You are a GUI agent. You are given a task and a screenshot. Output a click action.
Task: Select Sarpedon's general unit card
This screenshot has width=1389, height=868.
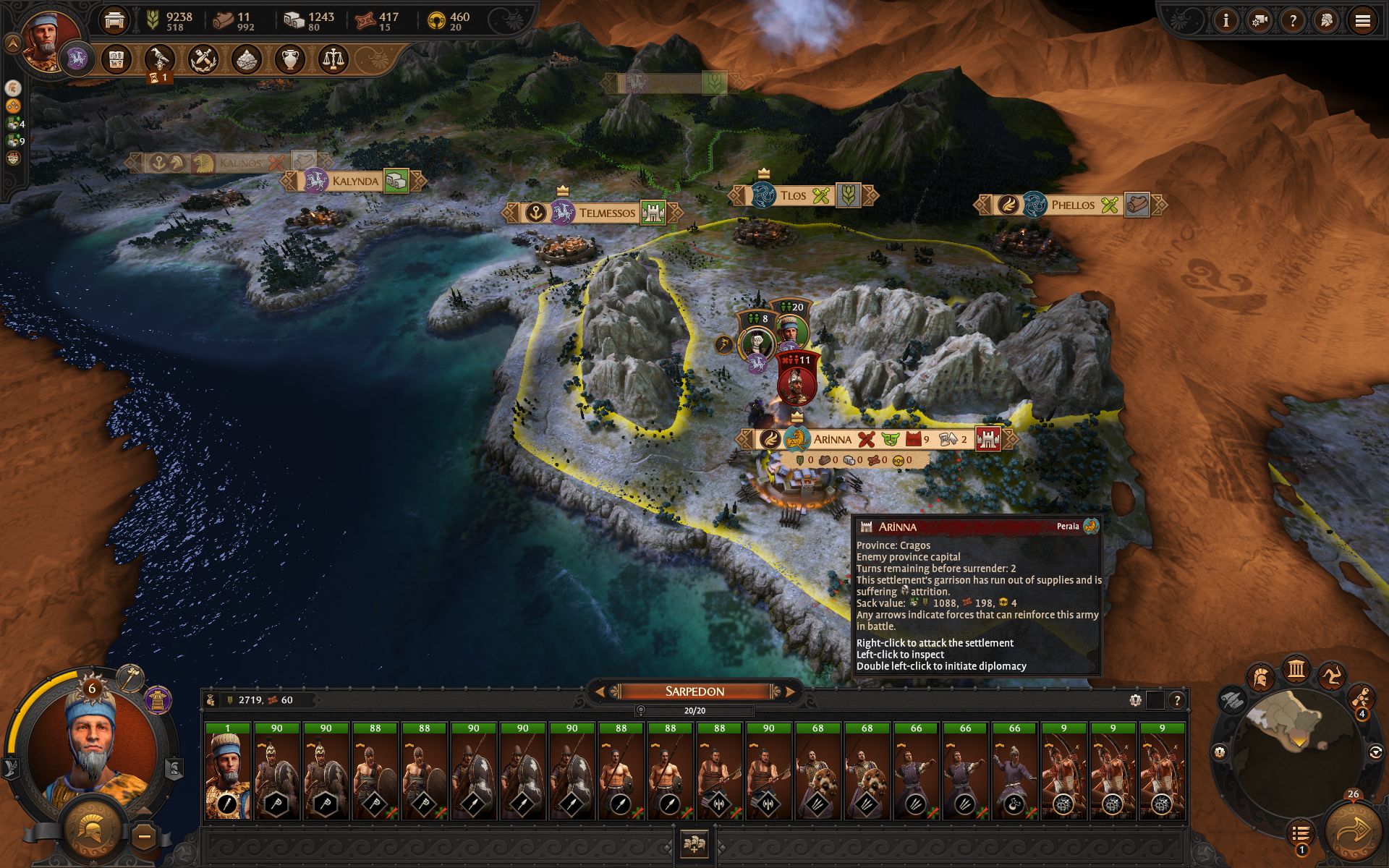[x=227, y=771]
